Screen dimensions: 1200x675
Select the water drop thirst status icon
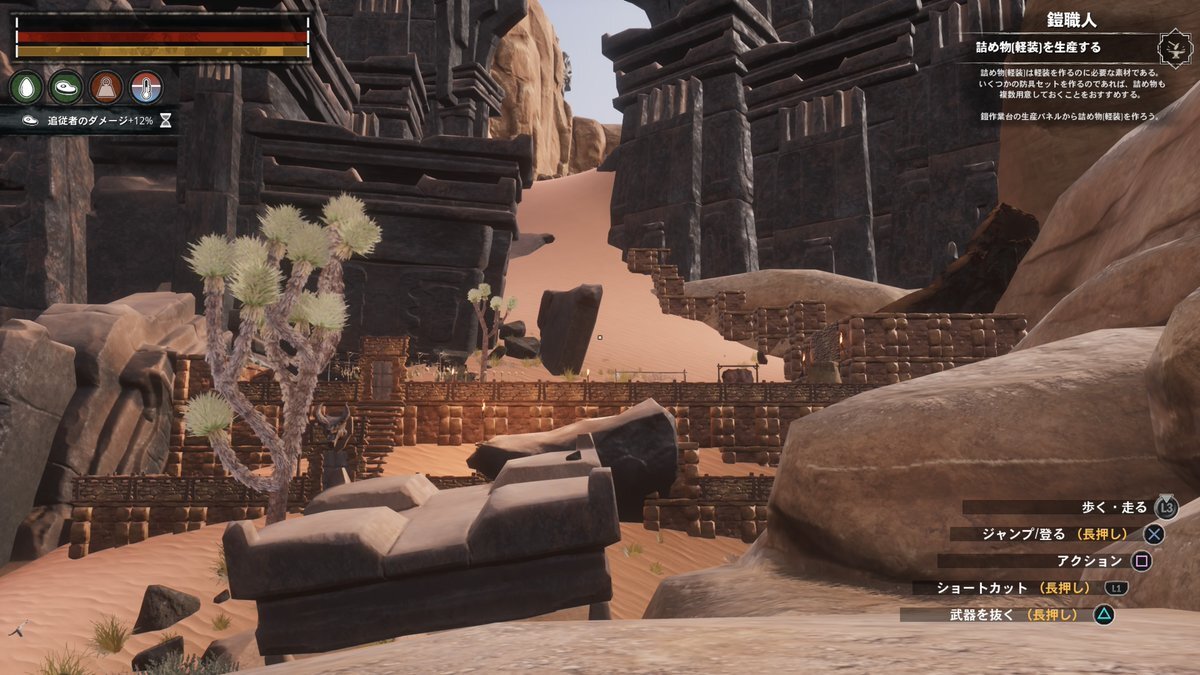tap(26, 87)
